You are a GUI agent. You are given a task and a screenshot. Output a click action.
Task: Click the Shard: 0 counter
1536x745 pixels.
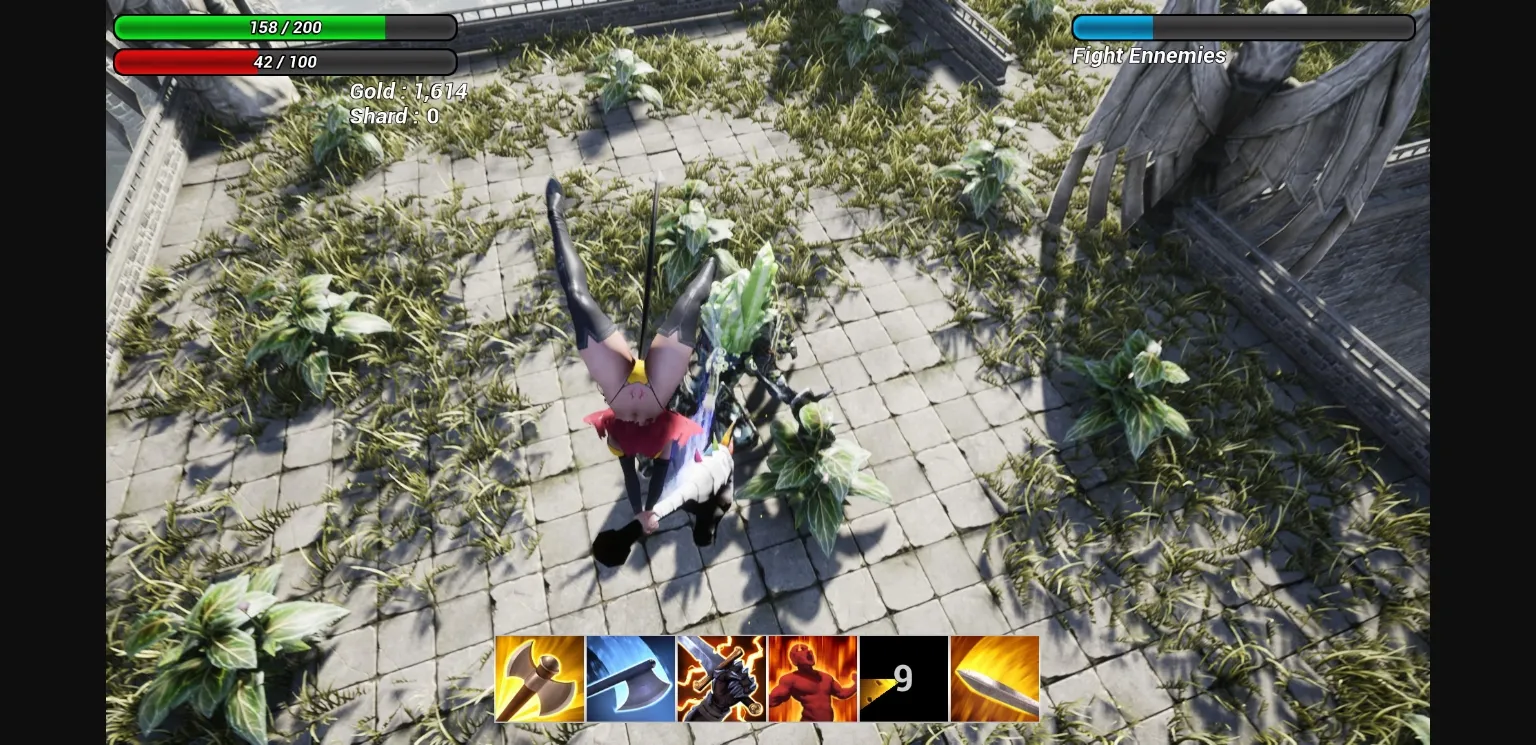tap(392, 116)
